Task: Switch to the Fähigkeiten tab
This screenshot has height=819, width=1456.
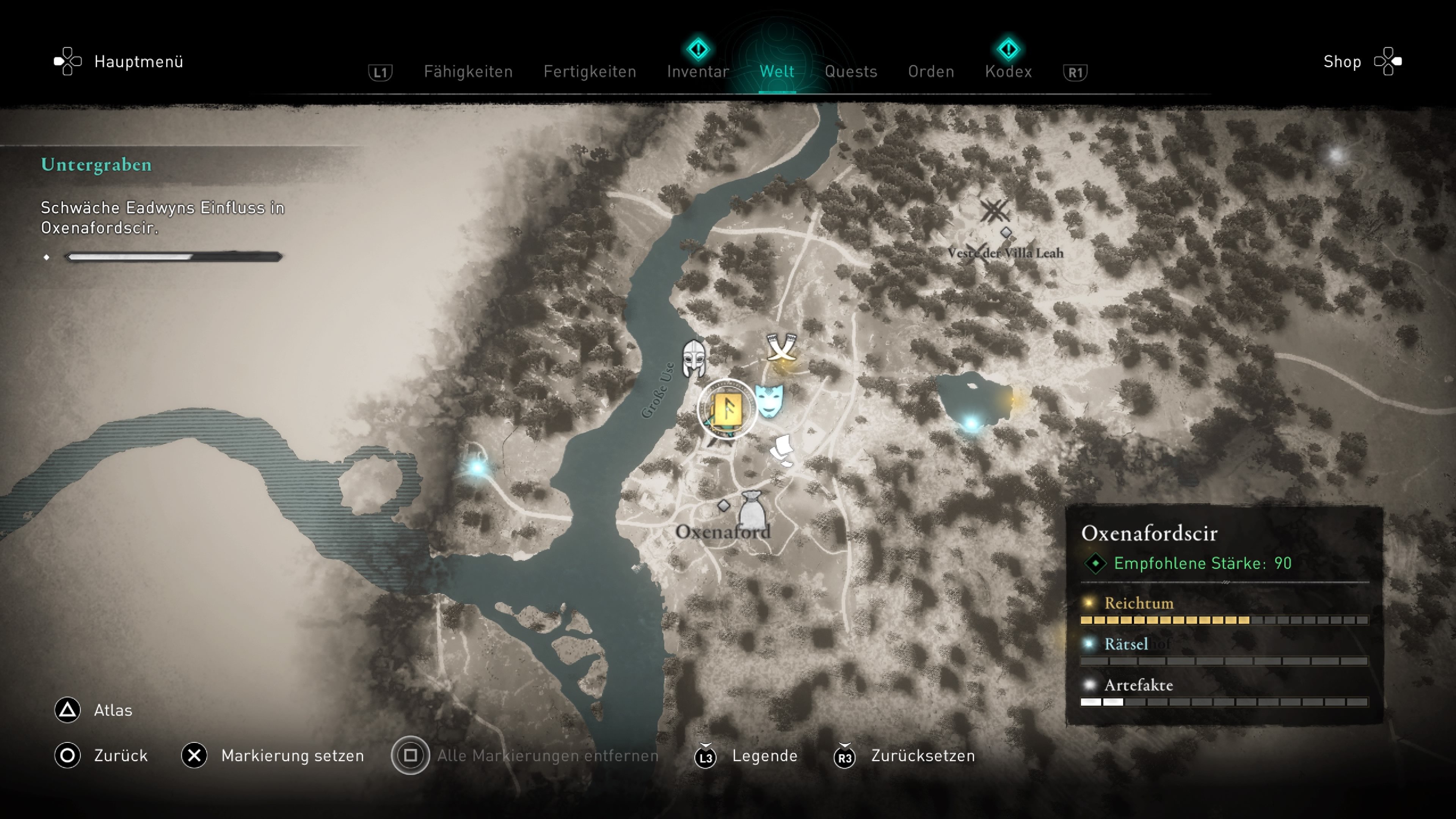Action: pyautogui.click(x=468, y=72)
